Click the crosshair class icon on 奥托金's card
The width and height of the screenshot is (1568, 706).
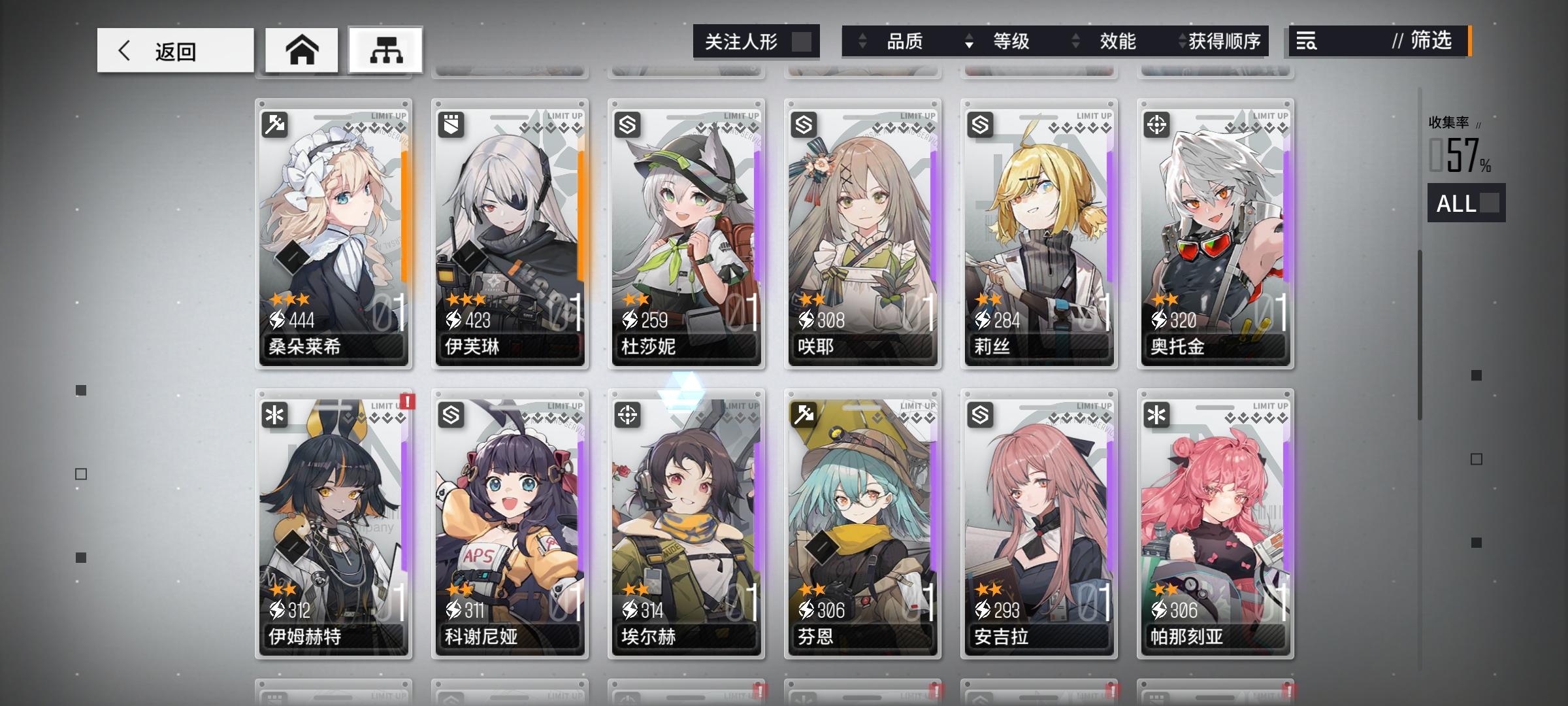click(1157, 124)
